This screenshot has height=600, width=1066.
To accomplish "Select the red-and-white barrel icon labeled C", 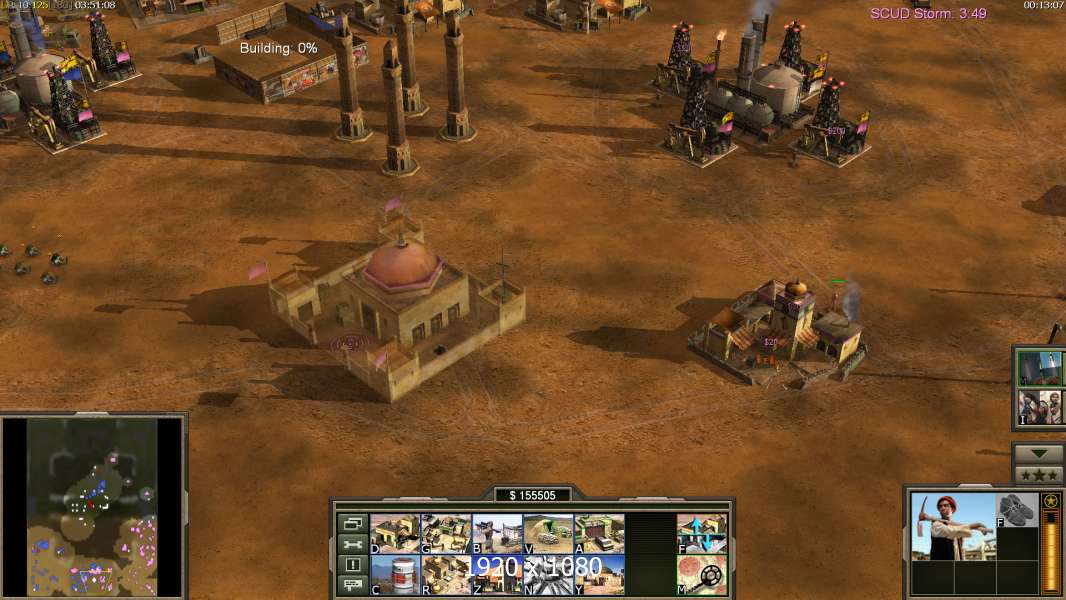I will (x=395, y=574).
